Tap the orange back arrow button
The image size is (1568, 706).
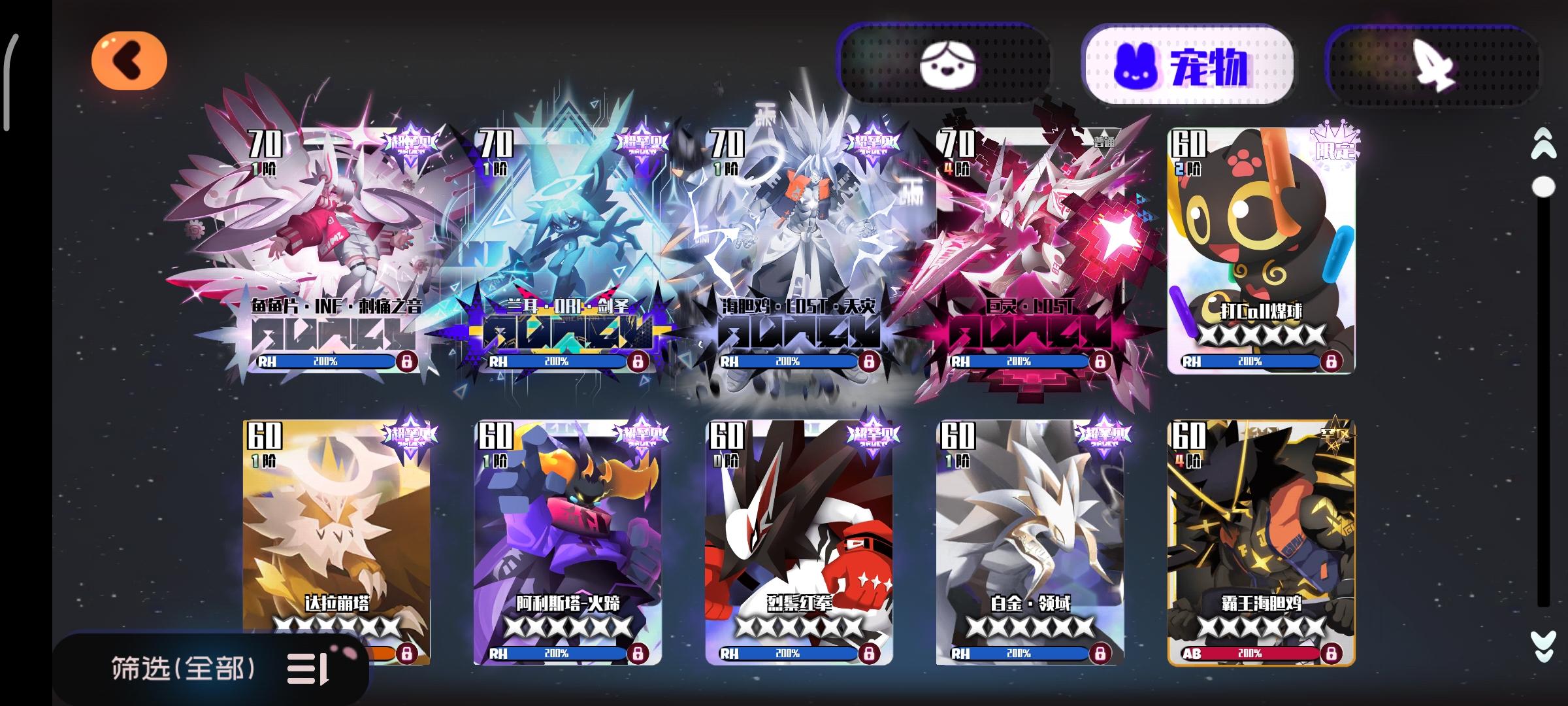(x=131, y=60)
